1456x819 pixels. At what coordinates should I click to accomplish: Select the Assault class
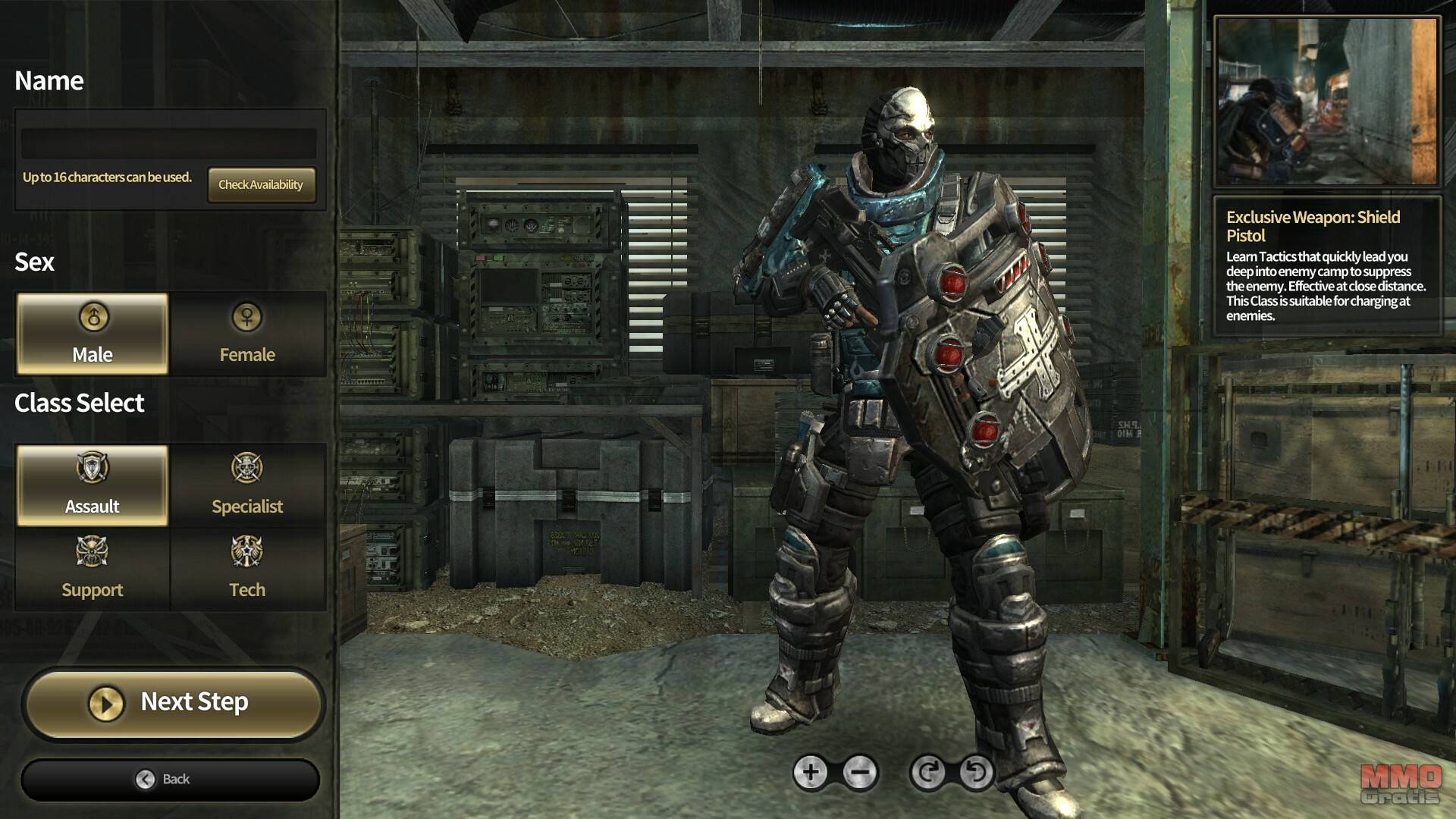(x=93, y=485)
